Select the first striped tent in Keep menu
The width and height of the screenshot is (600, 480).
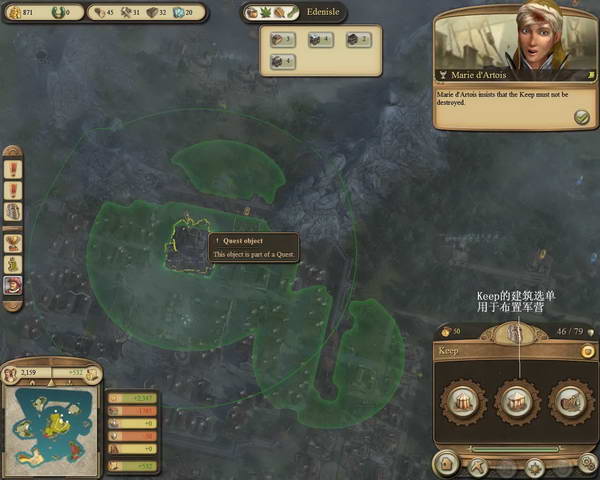(463, 400)
